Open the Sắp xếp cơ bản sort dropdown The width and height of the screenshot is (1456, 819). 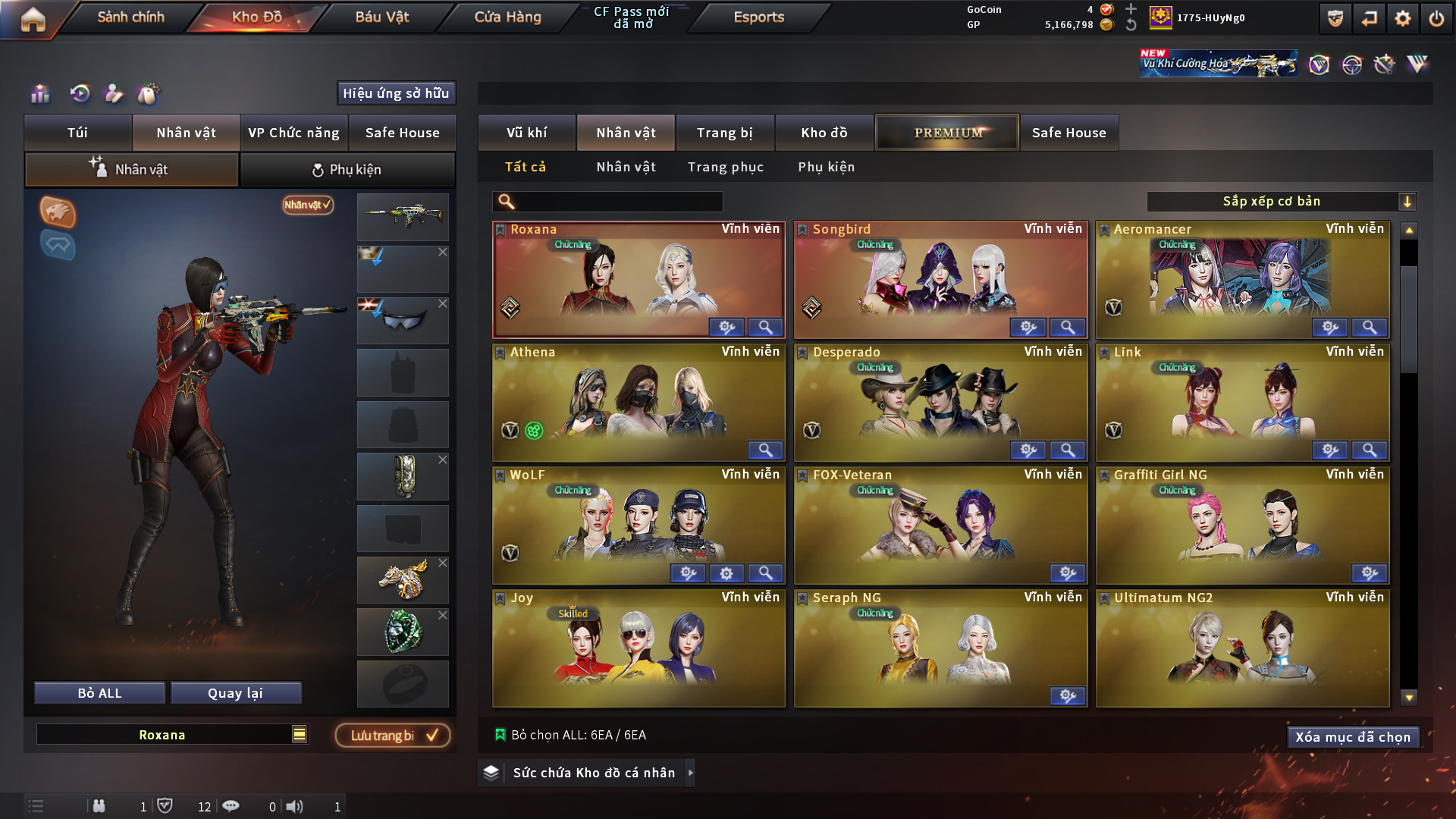(x=1281, y=202)
